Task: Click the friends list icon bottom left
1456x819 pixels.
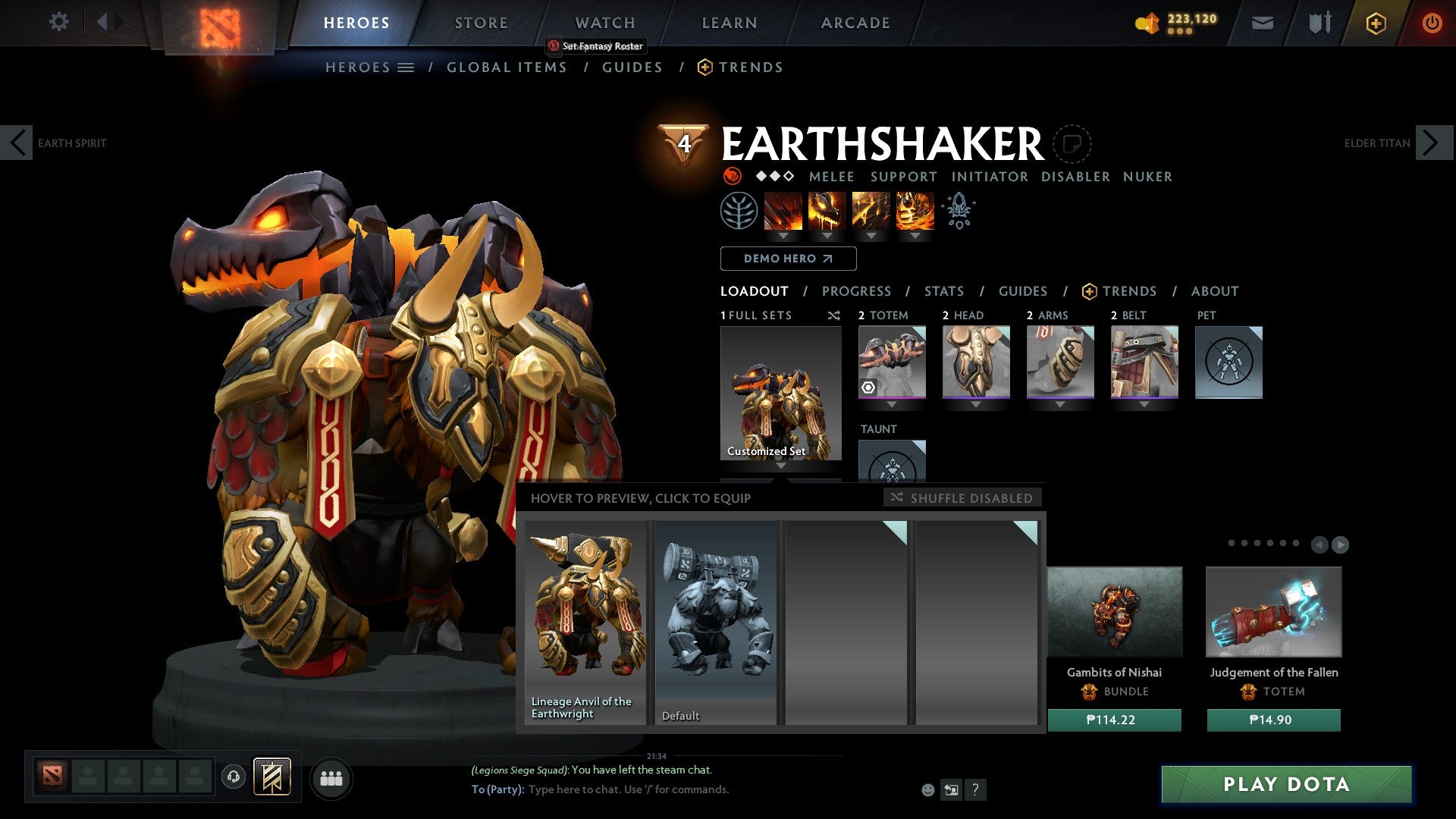Action: click(331, 777)
